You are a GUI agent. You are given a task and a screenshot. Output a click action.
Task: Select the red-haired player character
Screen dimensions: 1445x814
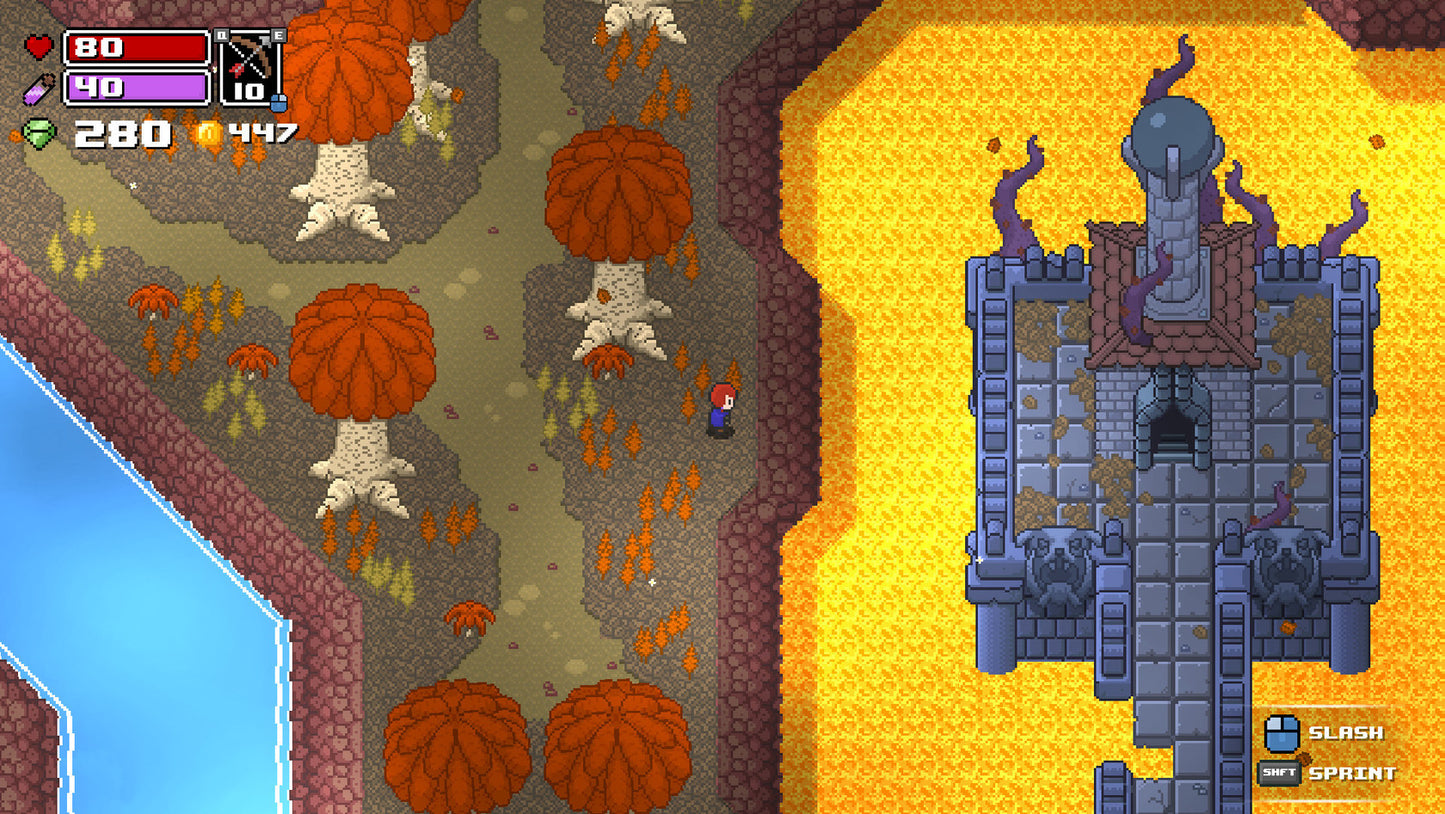(x=722, y=410)
